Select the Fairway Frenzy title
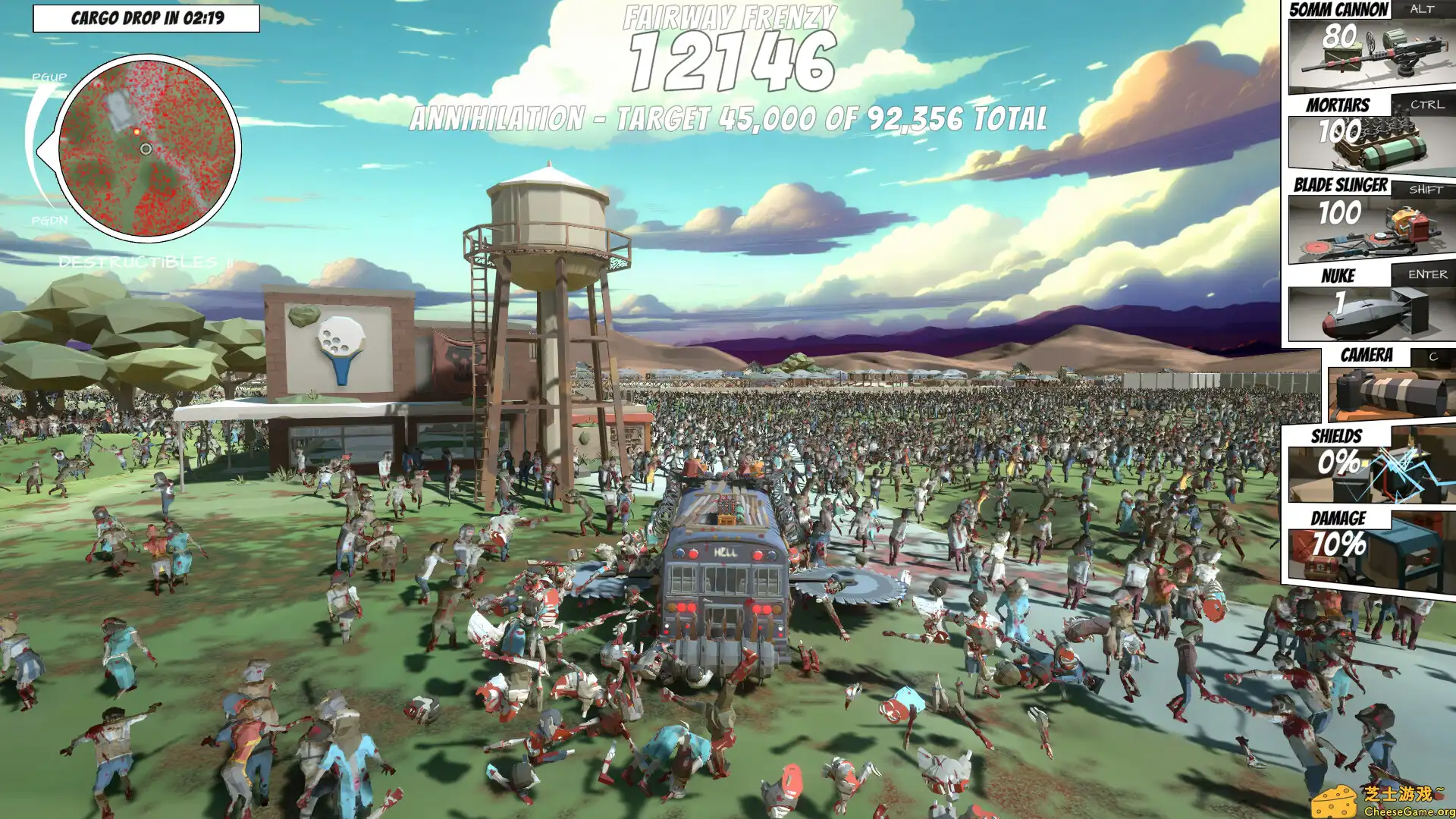1456x819 pixels. click(x=730, y=15)
